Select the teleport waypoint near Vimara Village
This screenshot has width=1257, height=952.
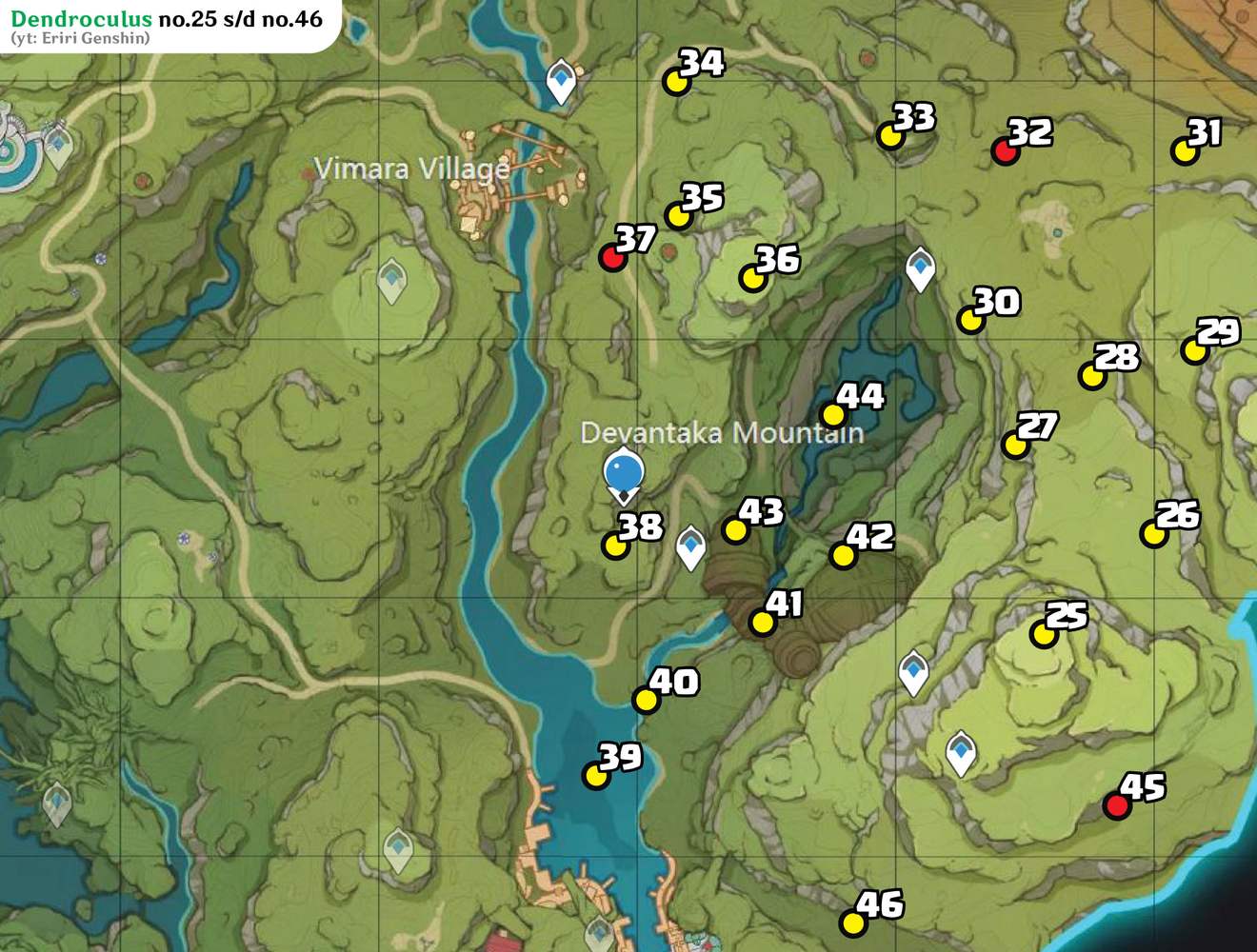click(x=560, y=79)
